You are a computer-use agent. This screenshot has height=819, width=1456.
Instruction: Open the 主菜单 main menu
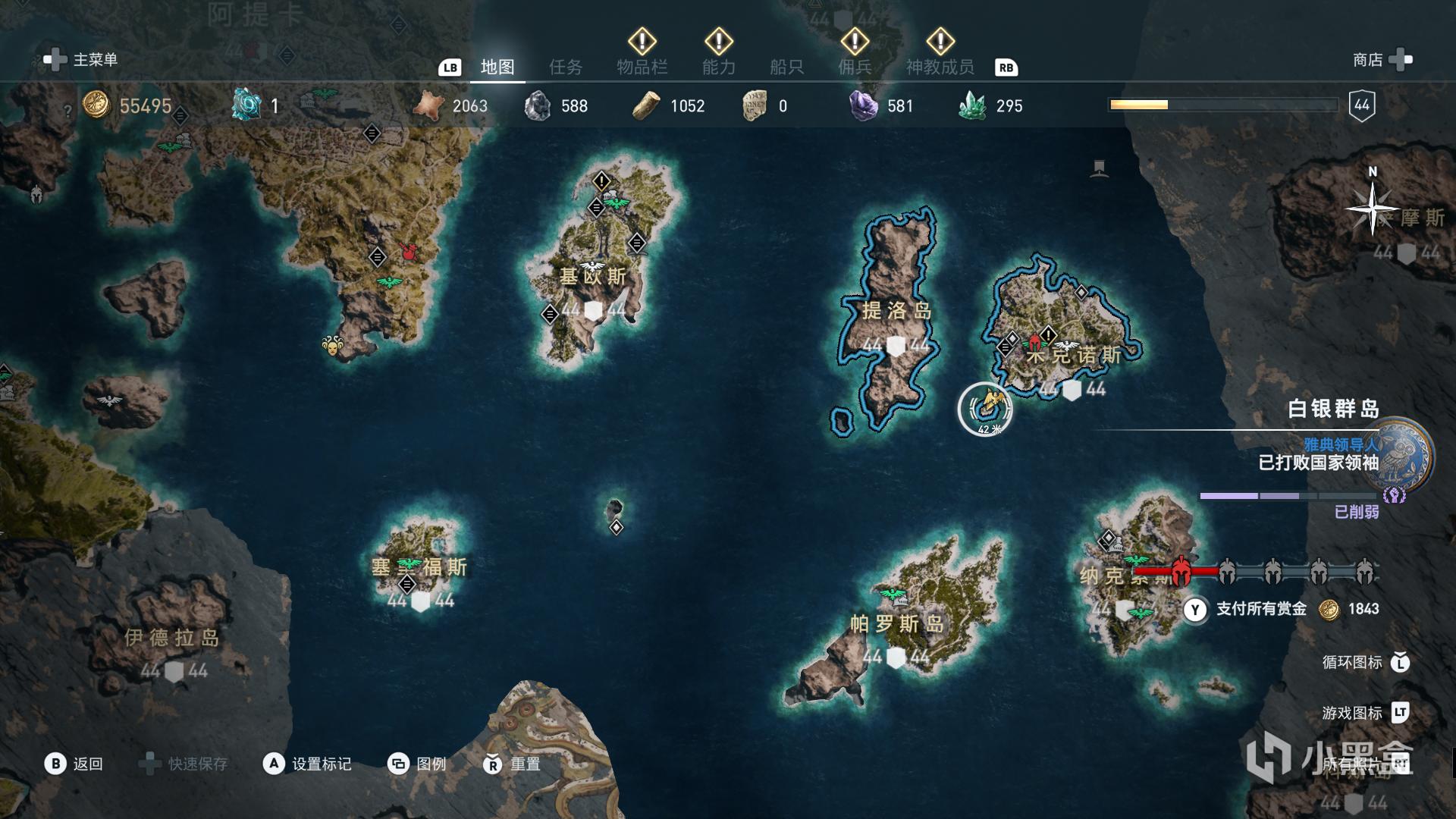pyautogui.click(x=82, y=60)
